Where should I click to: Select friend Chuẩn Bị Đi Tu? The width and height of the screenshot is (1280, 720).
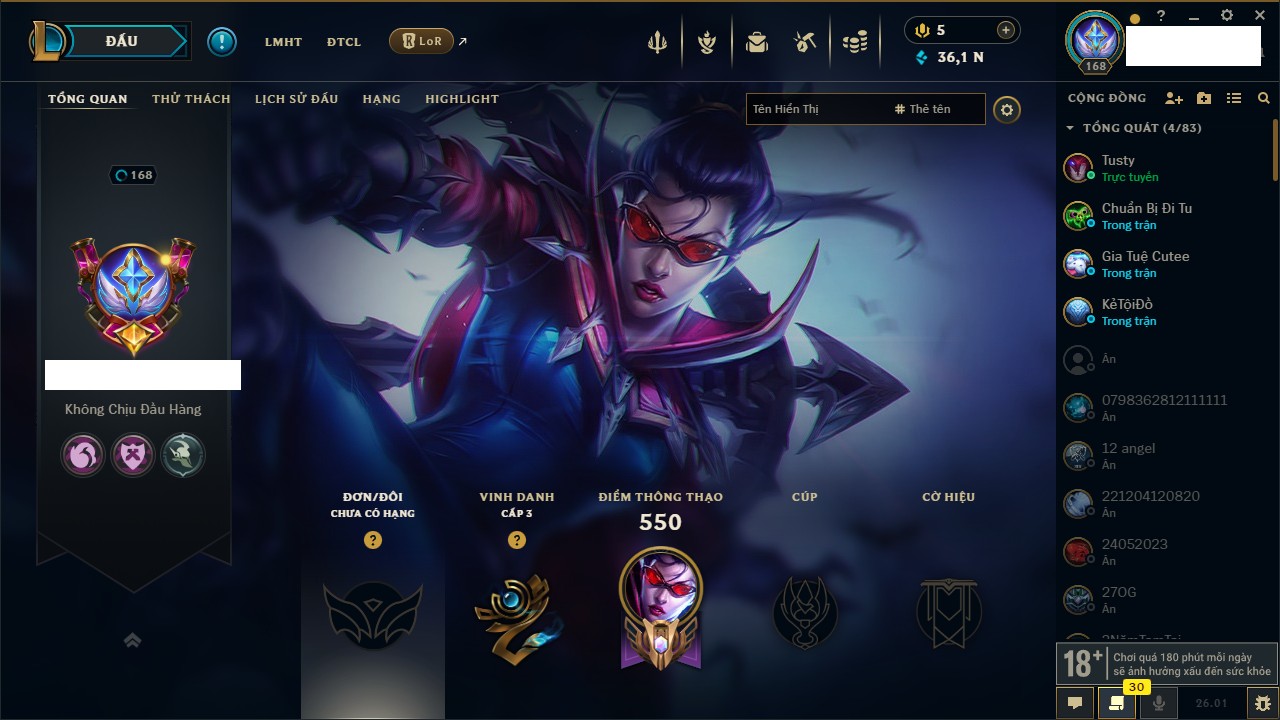(x=1146, y=215)
